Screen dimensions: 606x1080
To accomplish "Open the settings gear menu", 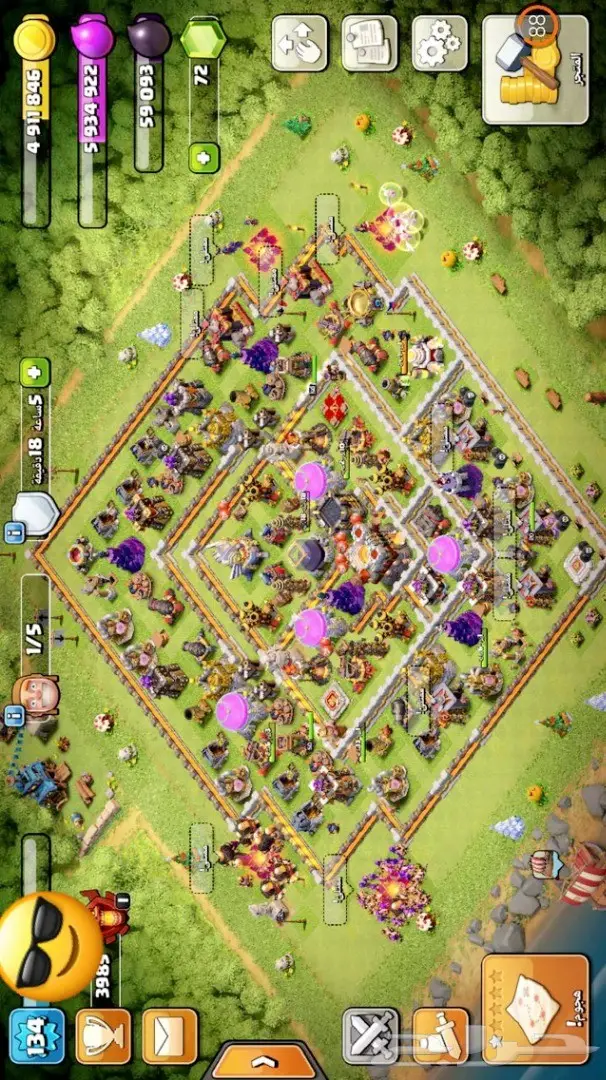I will 440,43.
